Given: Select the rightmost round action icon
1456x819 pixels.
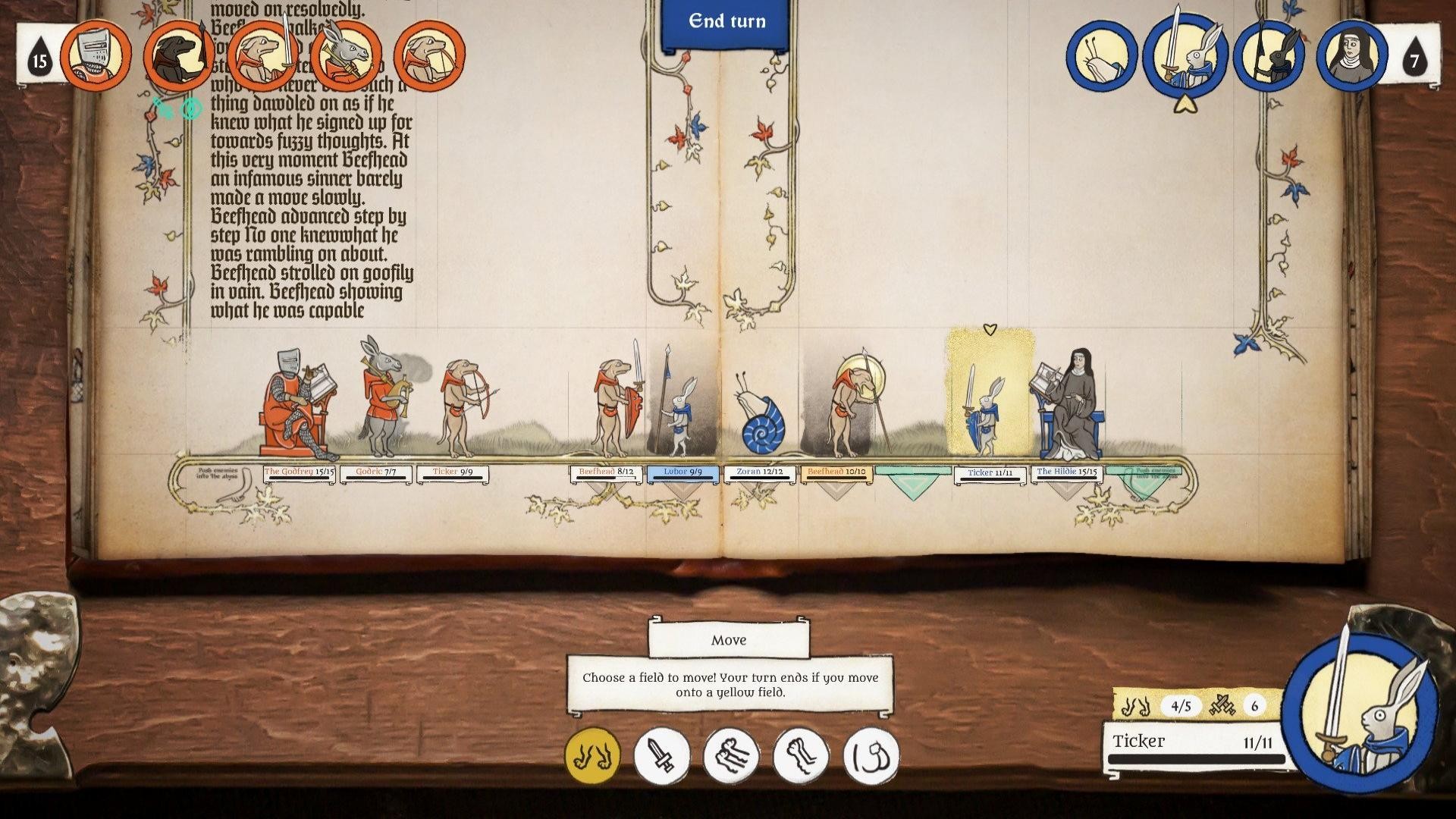Looking at the screenshot, I should click(x=871, y=755).
